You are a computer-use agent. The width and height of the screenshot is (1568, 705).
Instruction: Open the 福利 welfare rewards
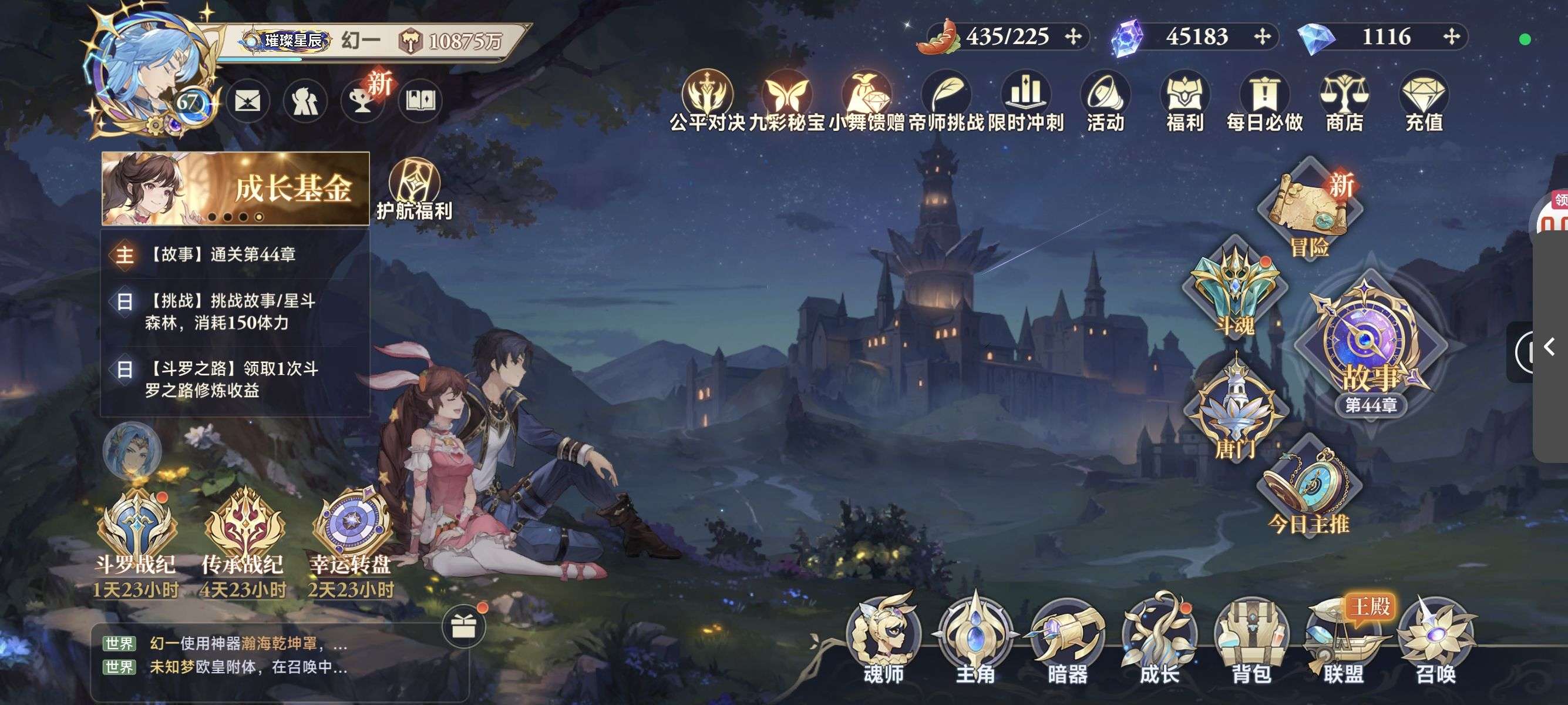pos(1185,102)
